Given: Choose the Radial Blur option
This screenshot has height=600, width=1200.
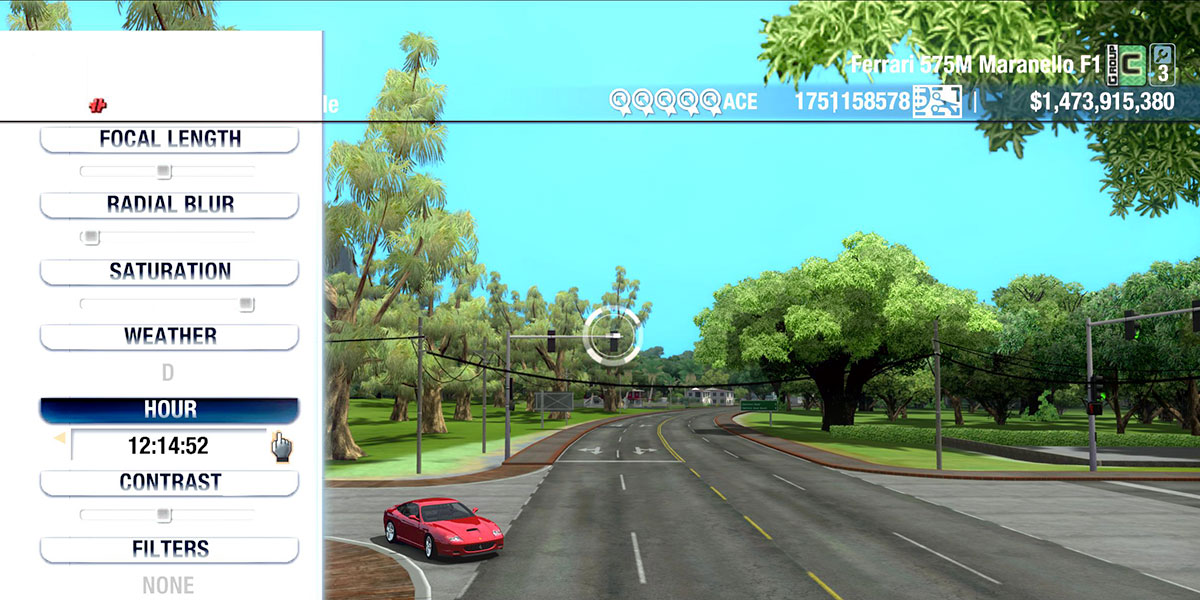Looking at the screenshot, I should click(169, 205).
